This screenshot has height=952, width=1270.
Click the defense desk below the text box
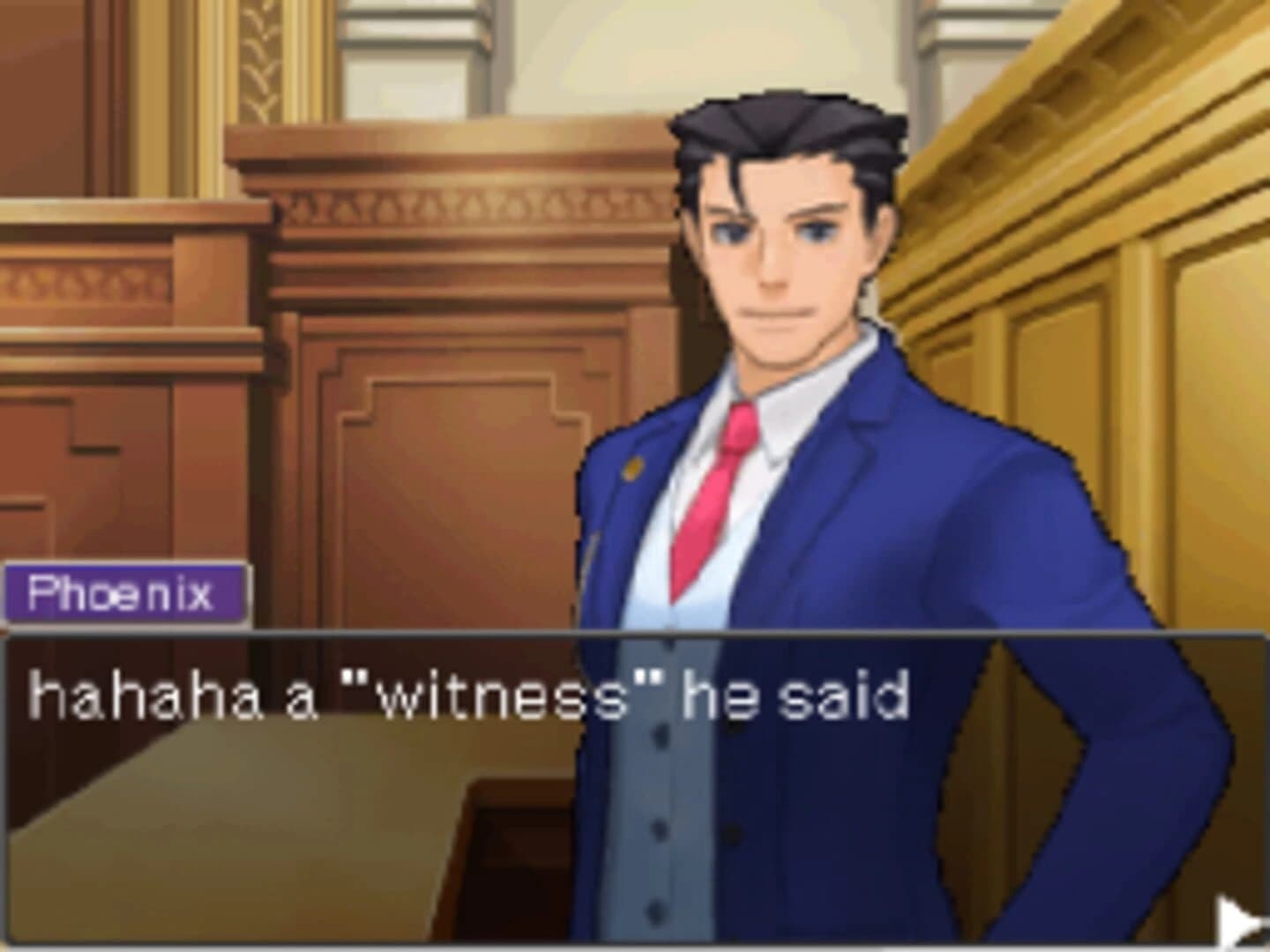(265, 837)
